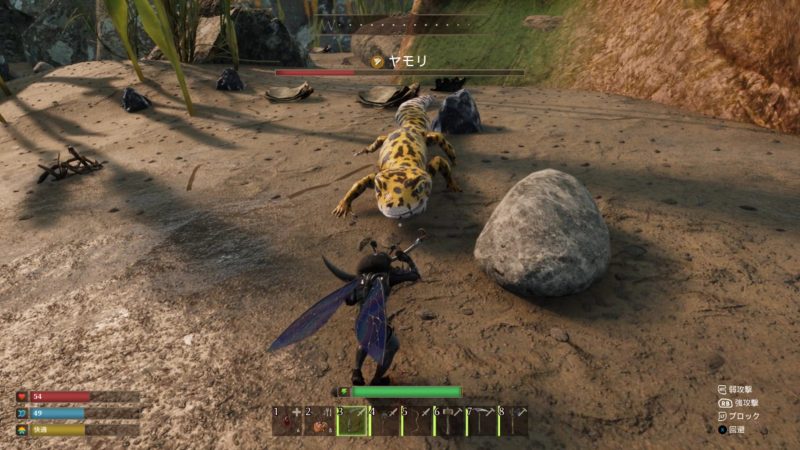The height and width of the screenshot is (450, 800).
Task: Select hotbar slot 1 with the red healing item
Action: [x=287, y=421]
